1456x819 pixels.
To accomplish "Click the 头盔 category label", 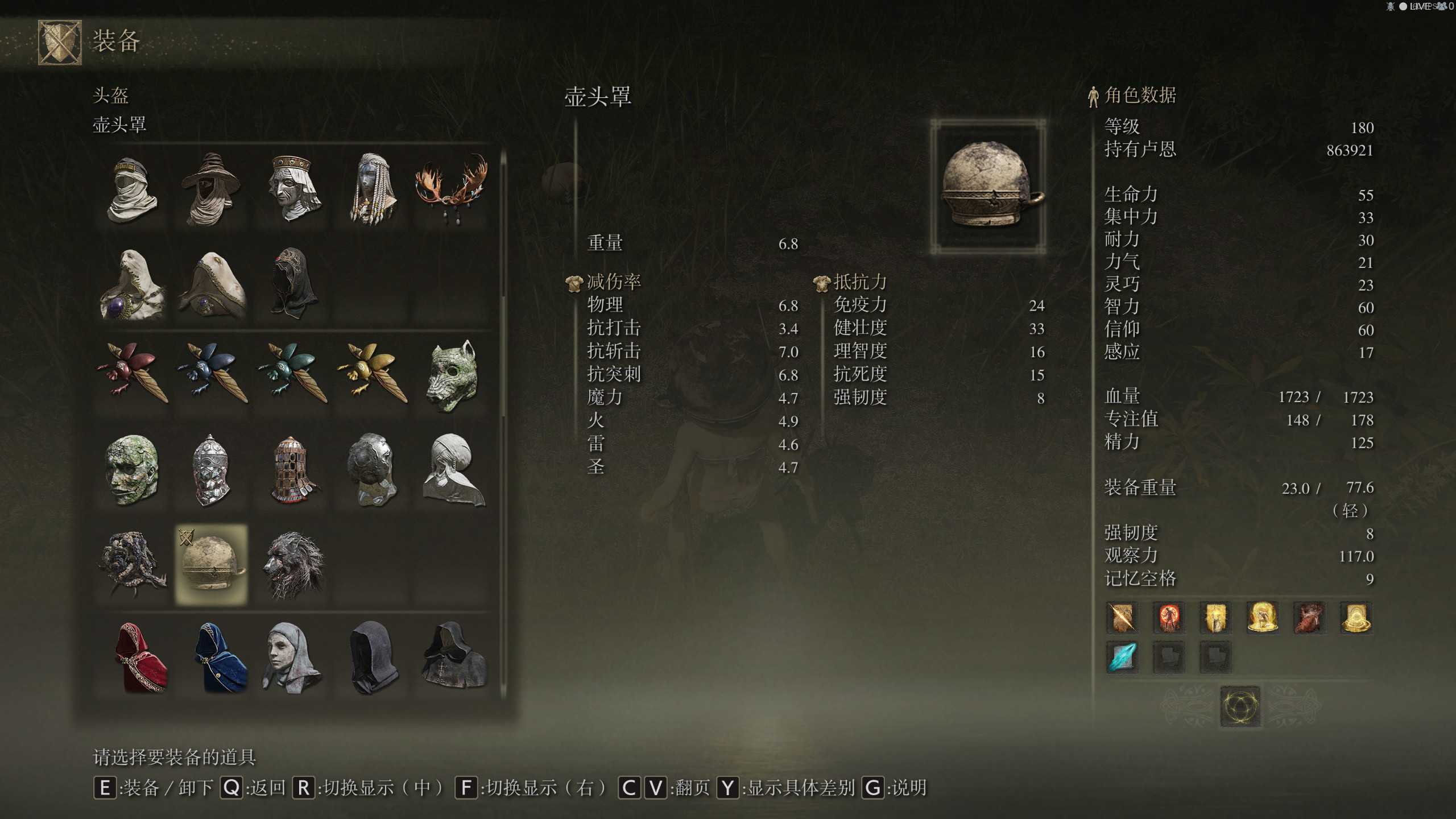I will 111,97.
